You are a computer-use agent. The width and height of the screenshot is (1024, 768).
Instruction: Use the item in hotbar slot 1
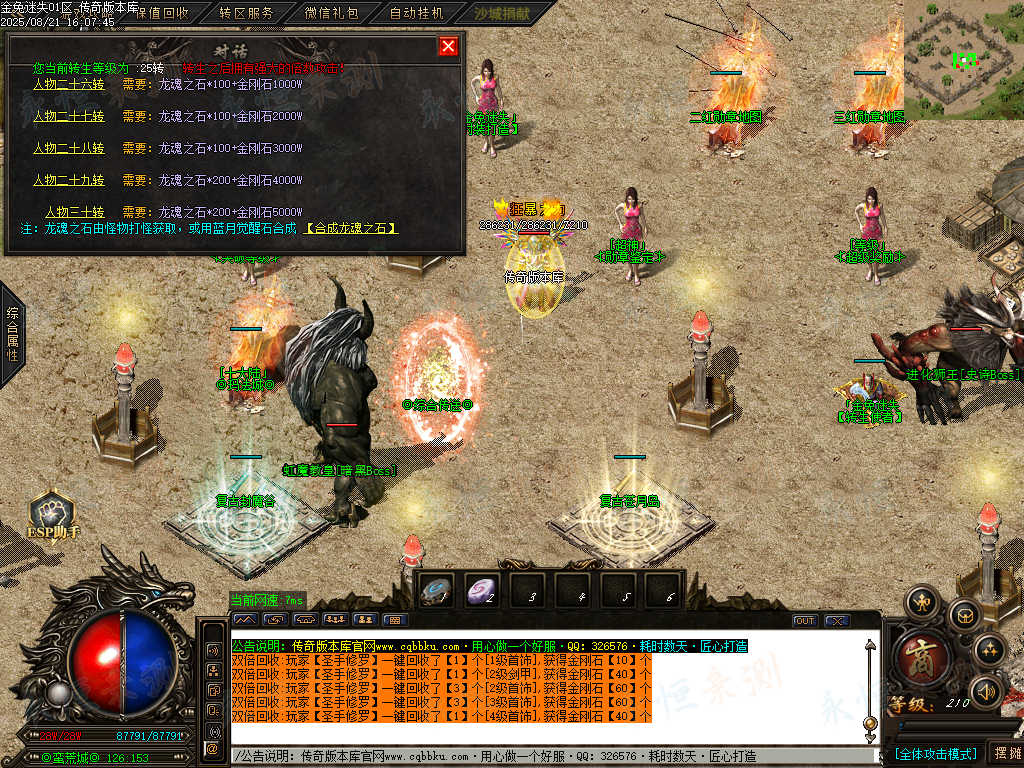coord(438,591)
